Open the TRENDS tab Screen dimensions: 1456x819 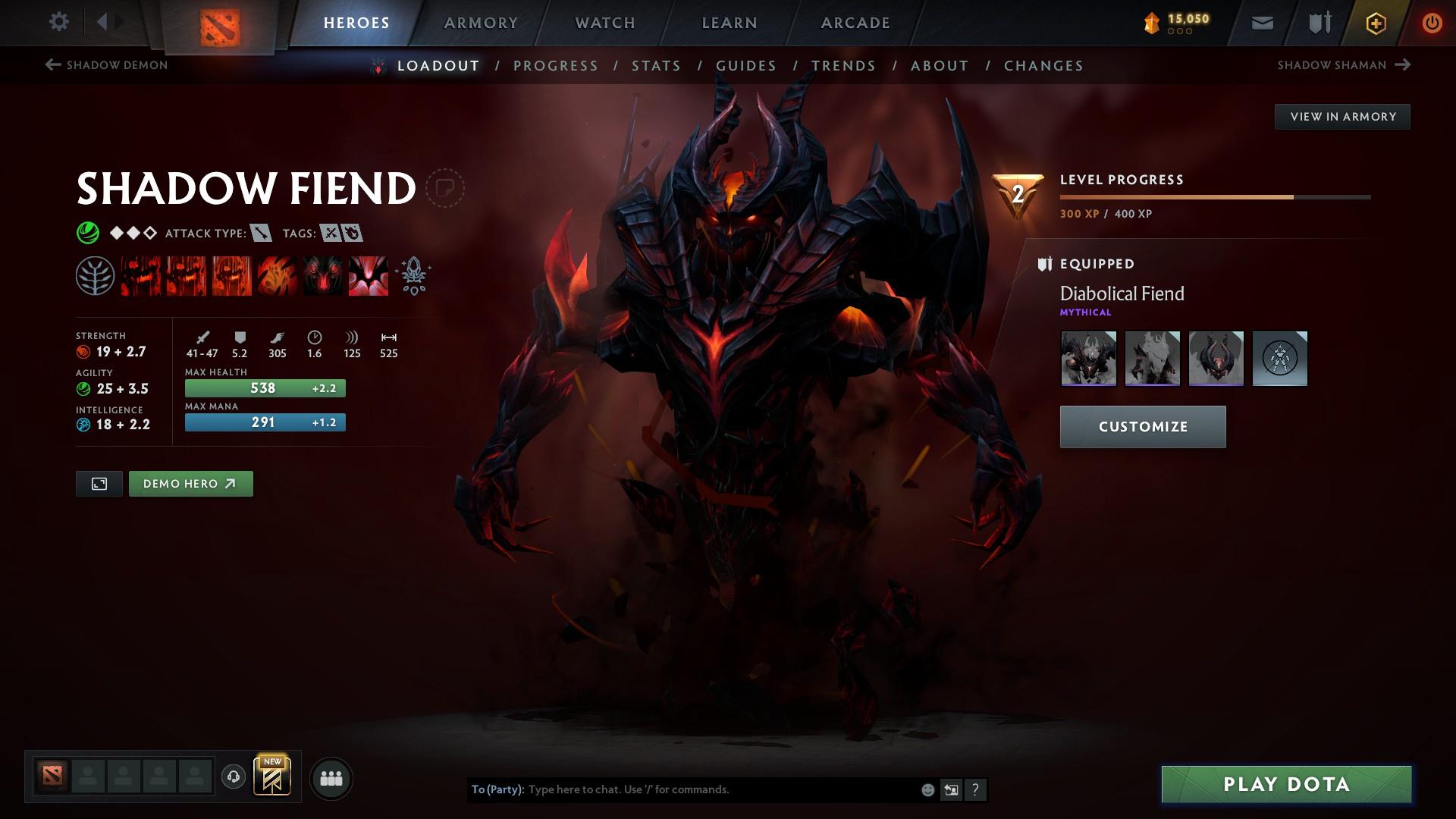coord(843,66)
